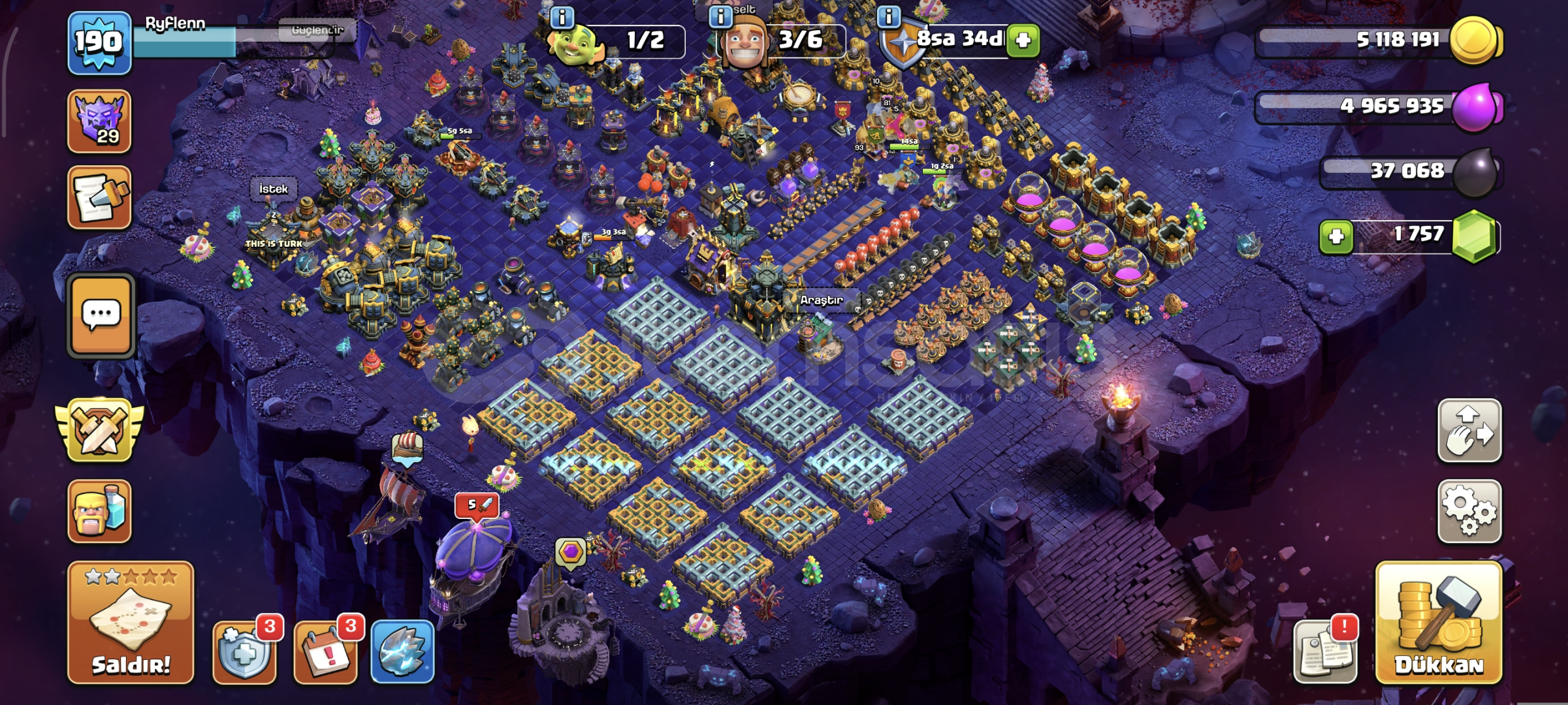Screen dimensions: 1568x705
Task: Show info for the builder counter
Action: point(720,17)
